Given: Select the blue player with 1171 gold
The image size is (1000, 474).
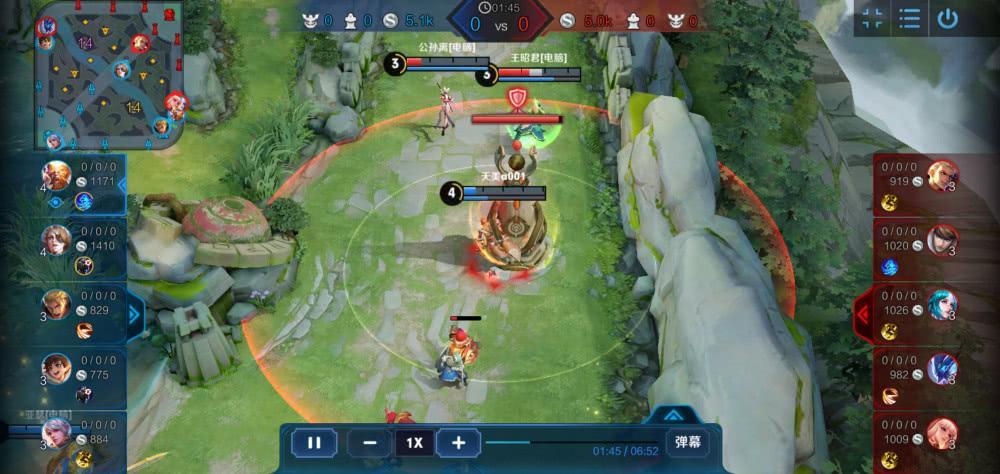Looking at the screenshot, I should click(57, 175).
